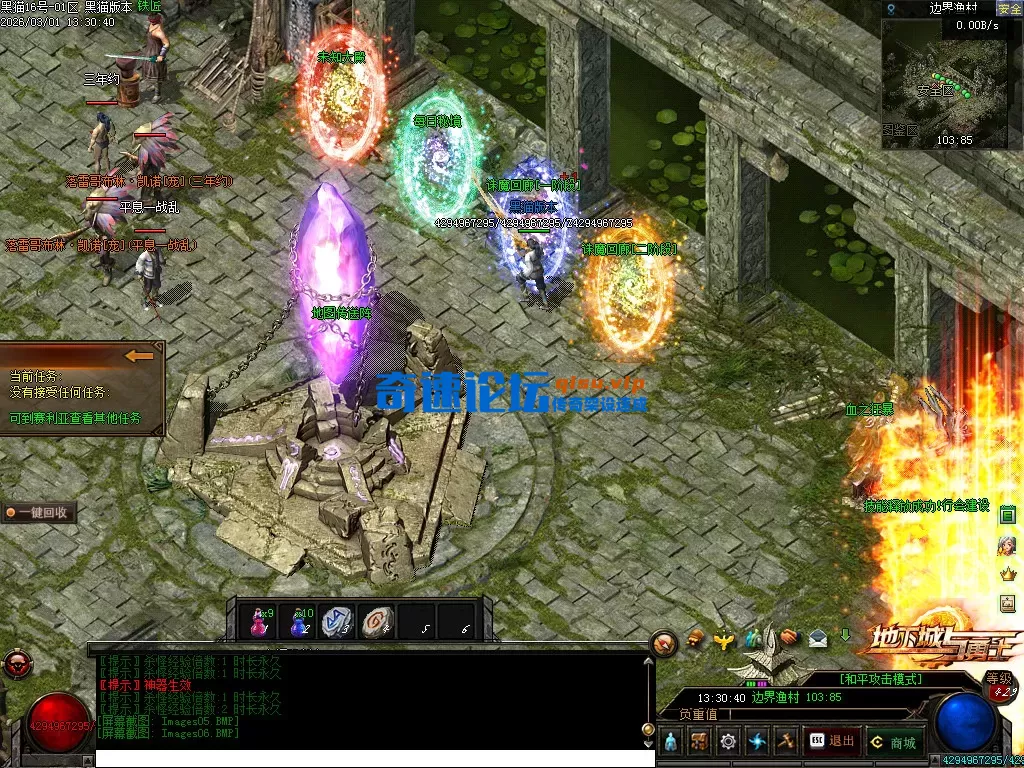Click the silver-haired portrait icon

pos(1007,545)
